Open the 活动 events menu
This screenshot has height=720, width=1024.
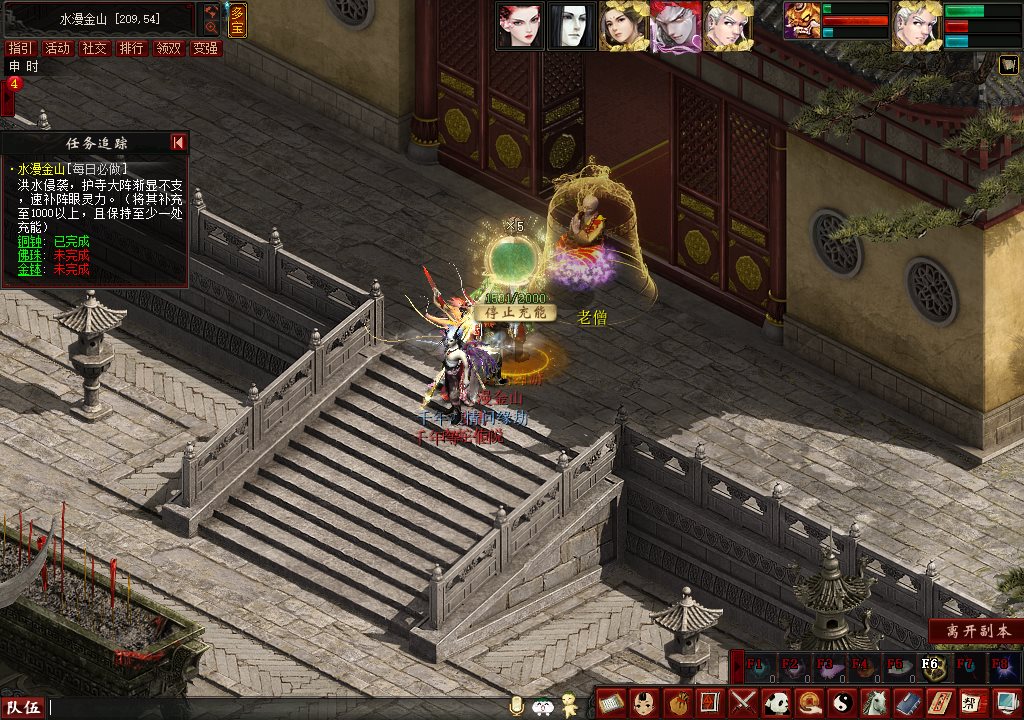(58, 48)
